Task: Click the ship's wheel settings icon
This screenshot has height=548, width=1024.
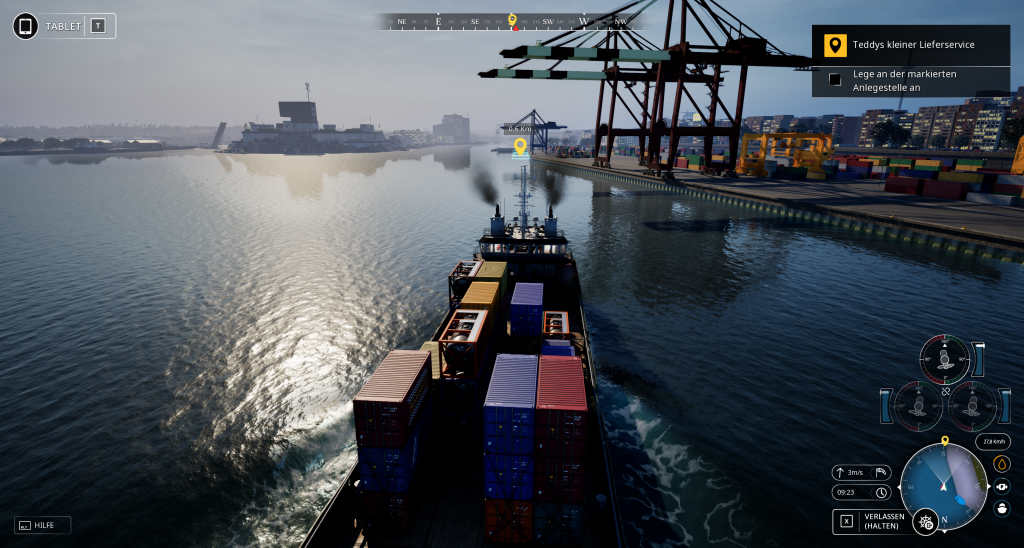Action: point(926,521)
